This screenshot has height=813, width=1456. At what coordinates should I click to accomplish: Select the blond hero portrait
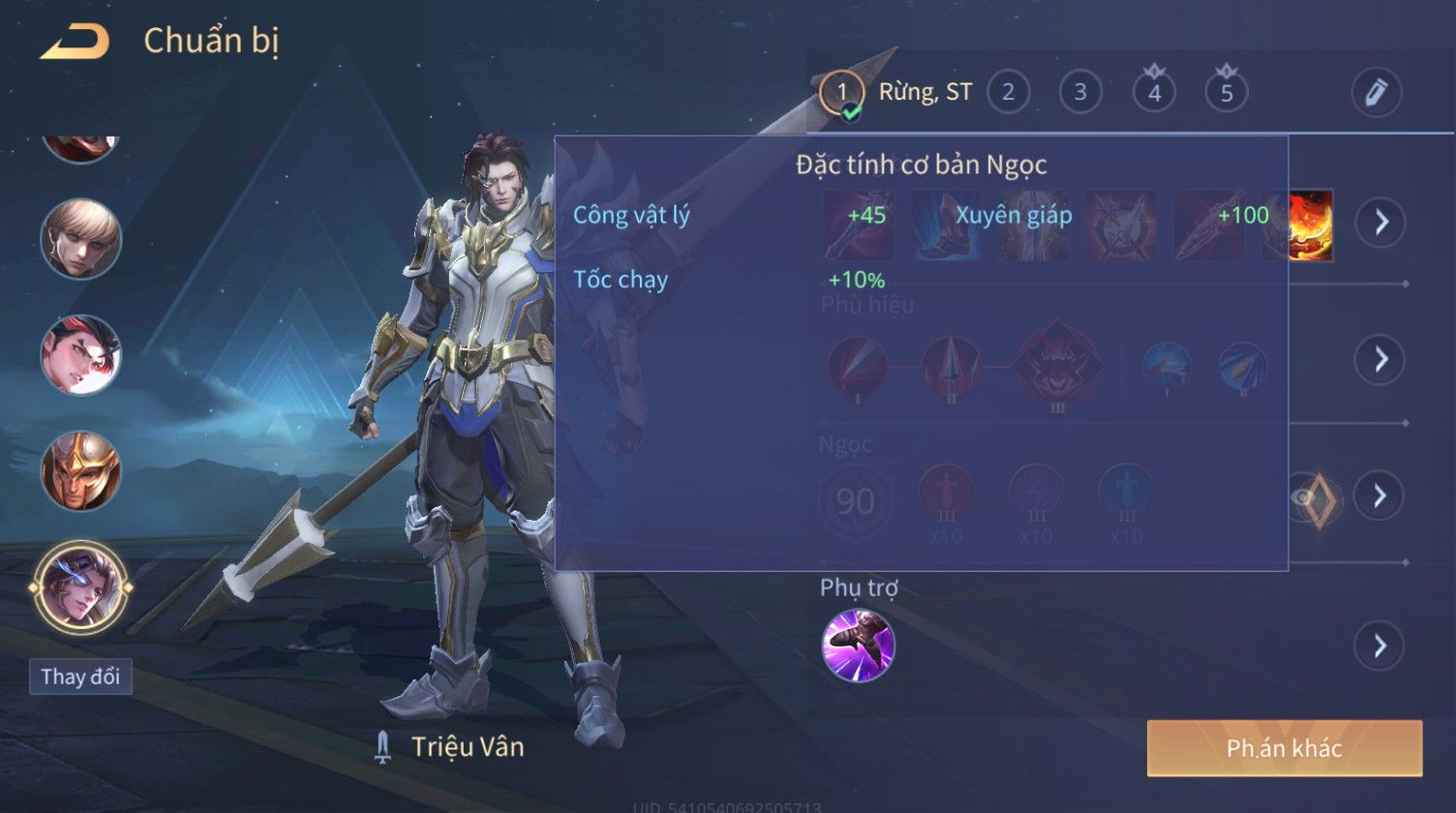coord(81,239)
